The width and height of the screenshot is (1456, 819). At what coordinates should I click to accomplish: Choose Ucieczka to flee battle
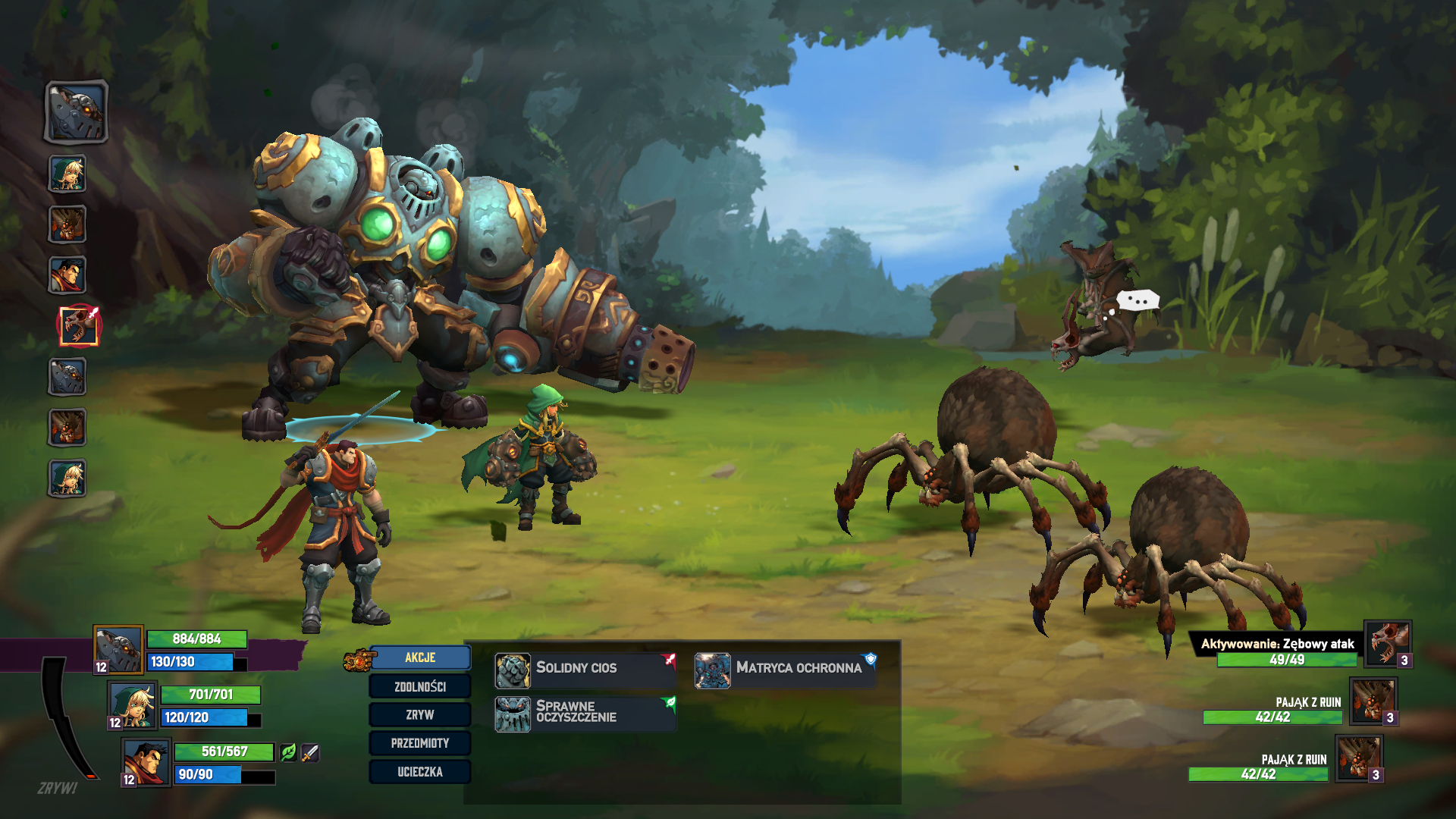420,772
